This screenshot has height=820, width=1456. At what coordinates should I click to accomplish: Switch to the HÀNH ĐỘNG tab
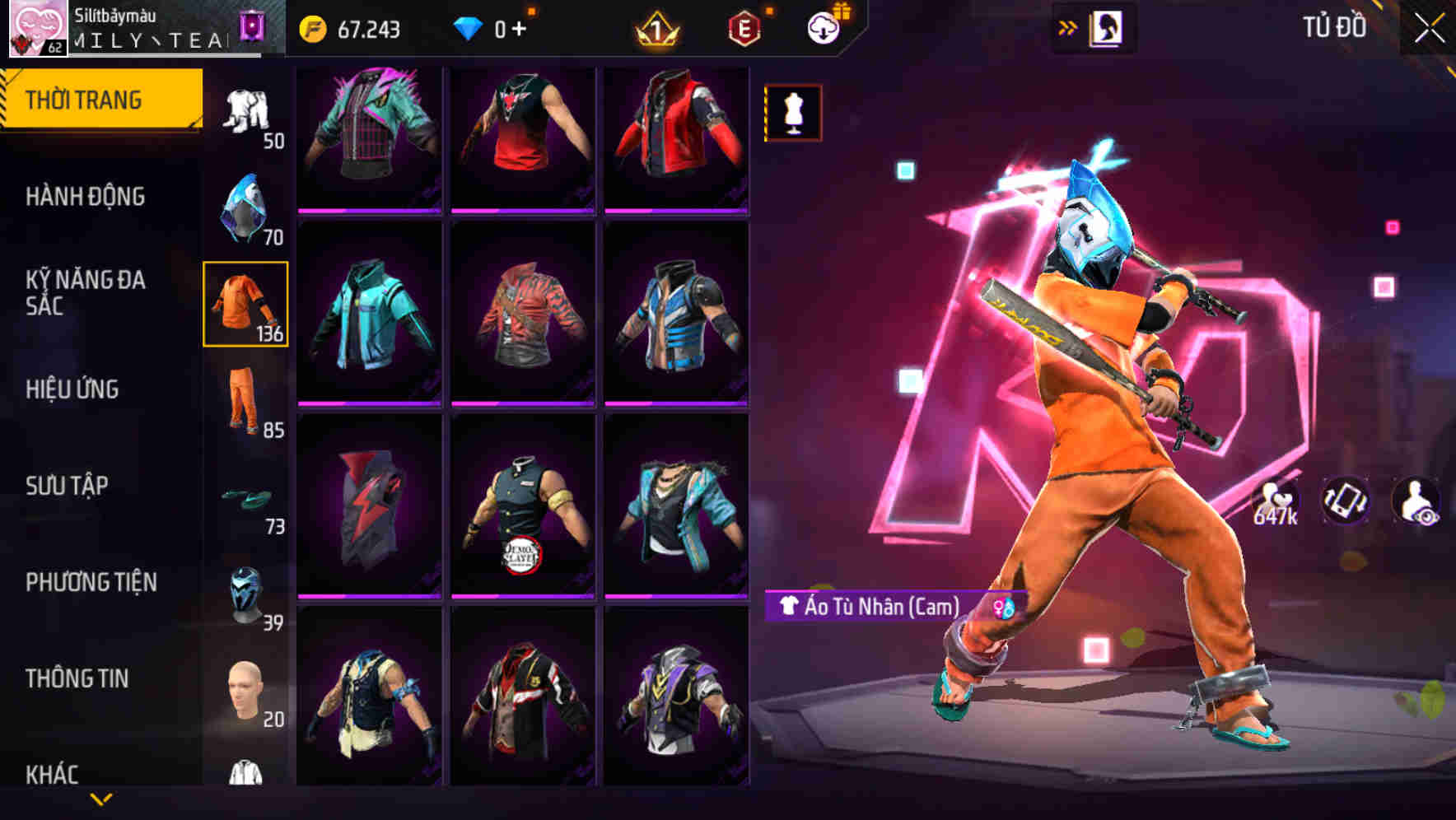tap(85, 196)
